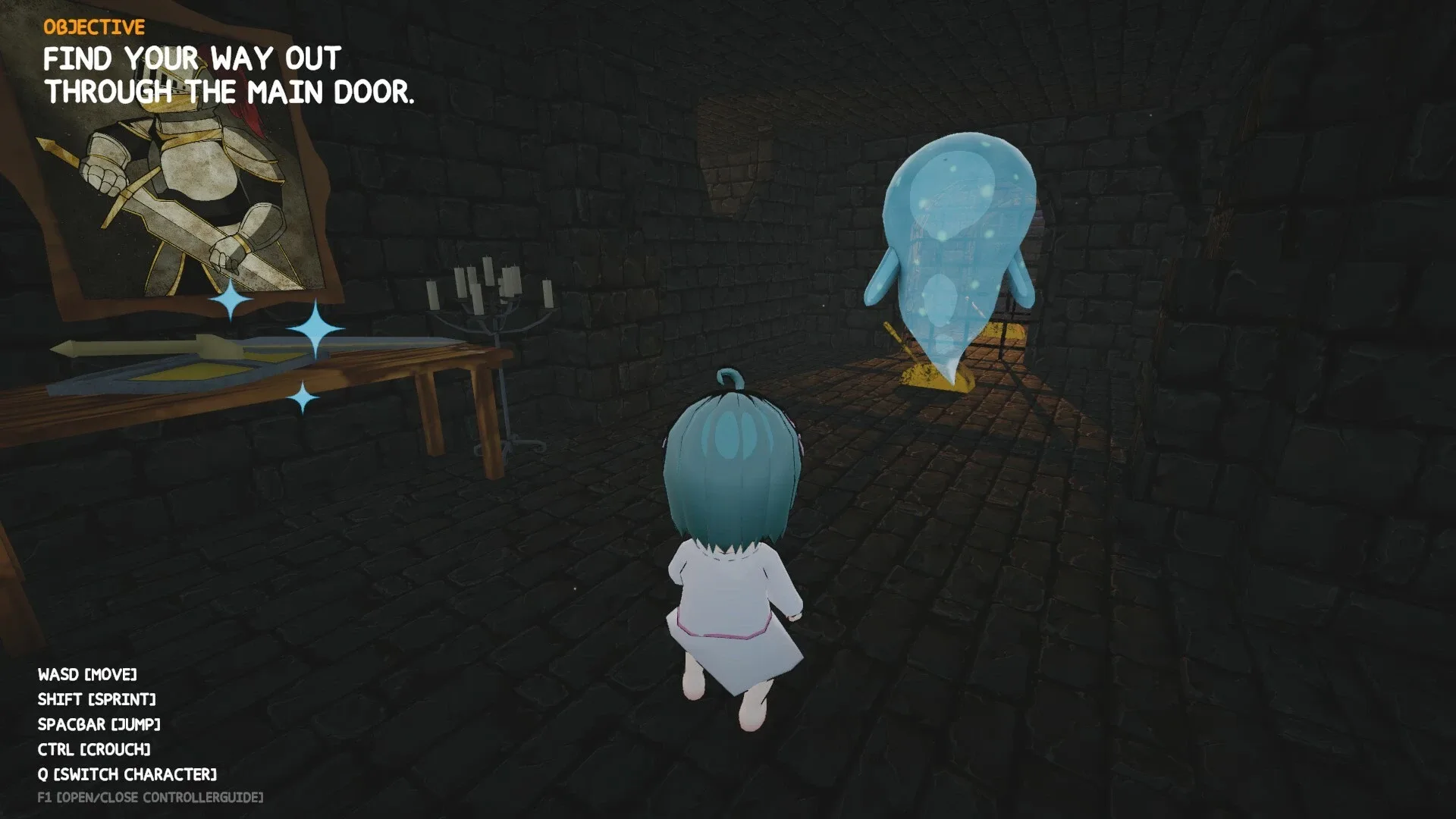Expand the OBJECTIVE header label
Viewport: 1456px width, 819px height.
(93, 27)
